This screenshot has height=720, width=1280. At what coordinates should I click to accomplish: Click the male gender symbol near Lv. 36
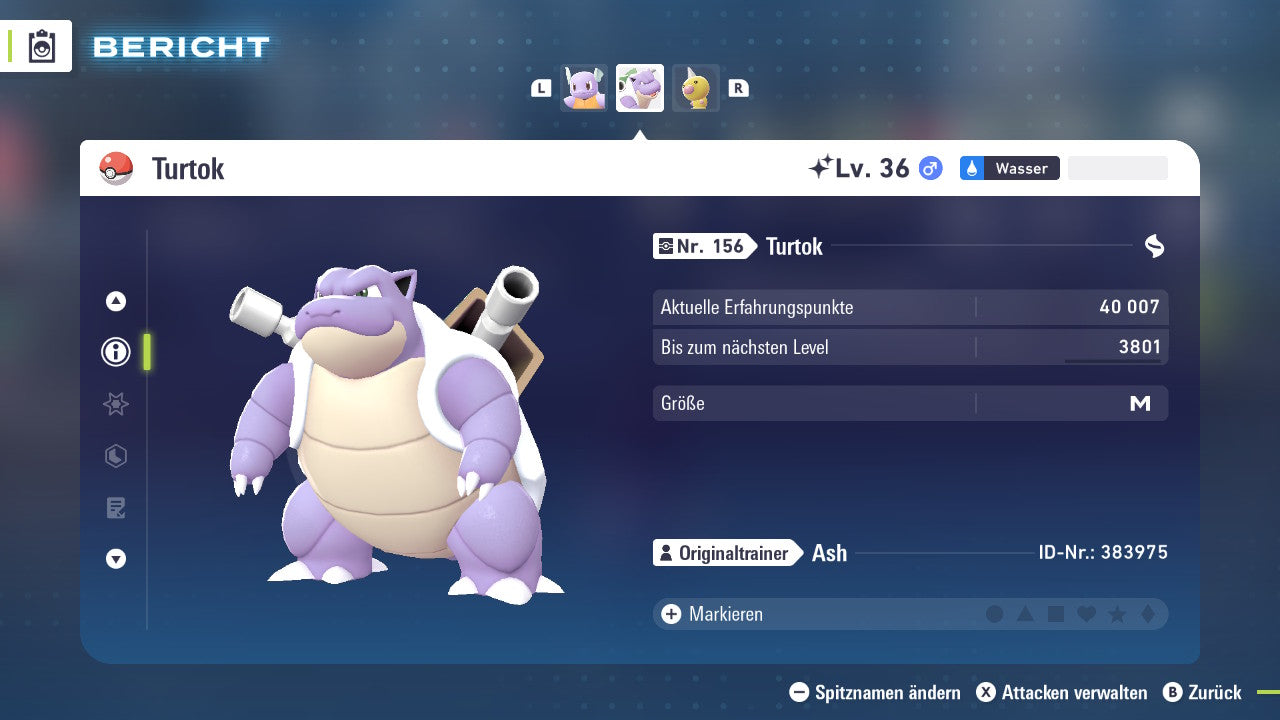[929, 168]
